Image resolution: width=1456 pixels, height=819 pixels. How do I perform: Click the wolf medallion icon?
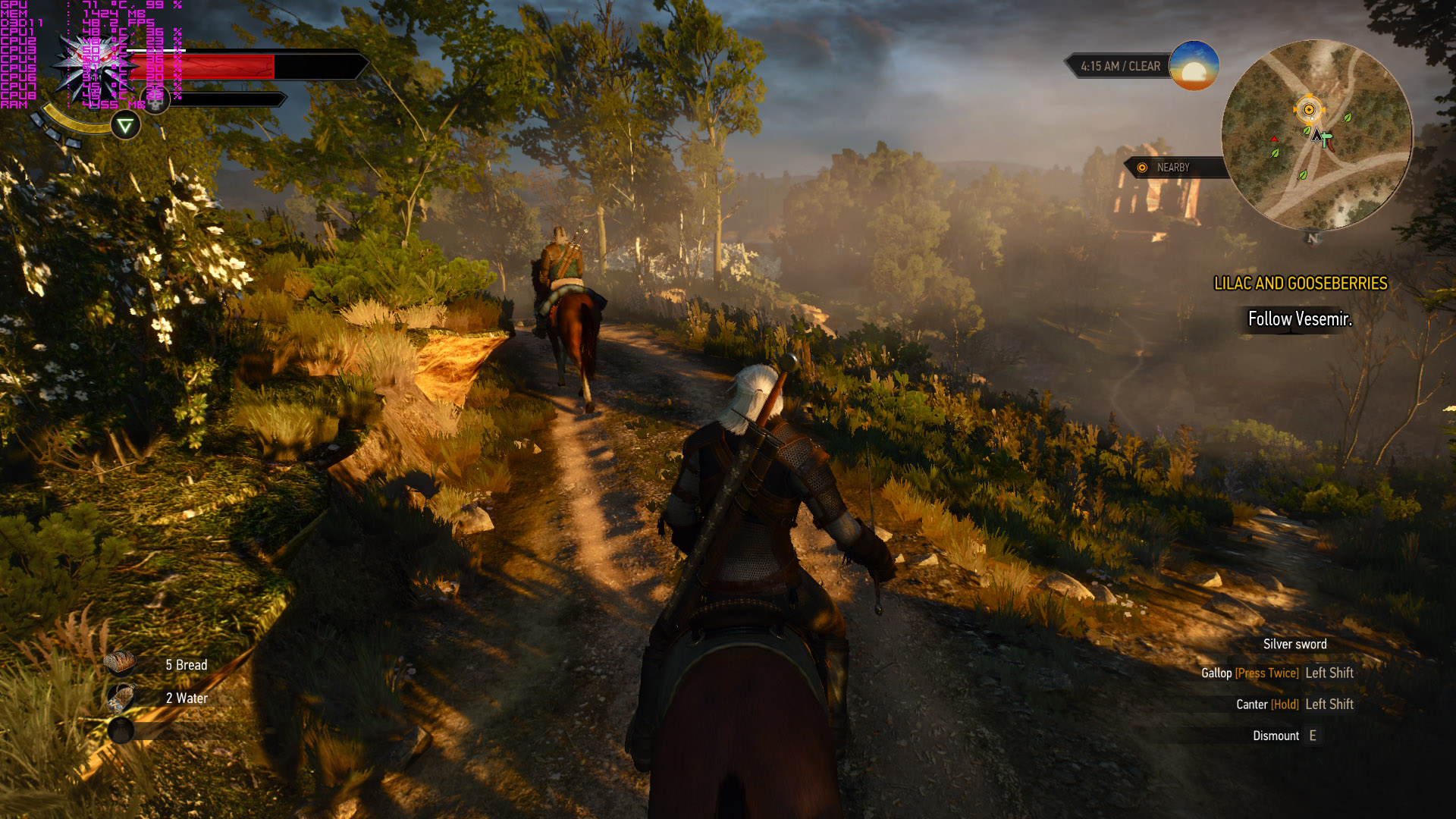[89, 67]
